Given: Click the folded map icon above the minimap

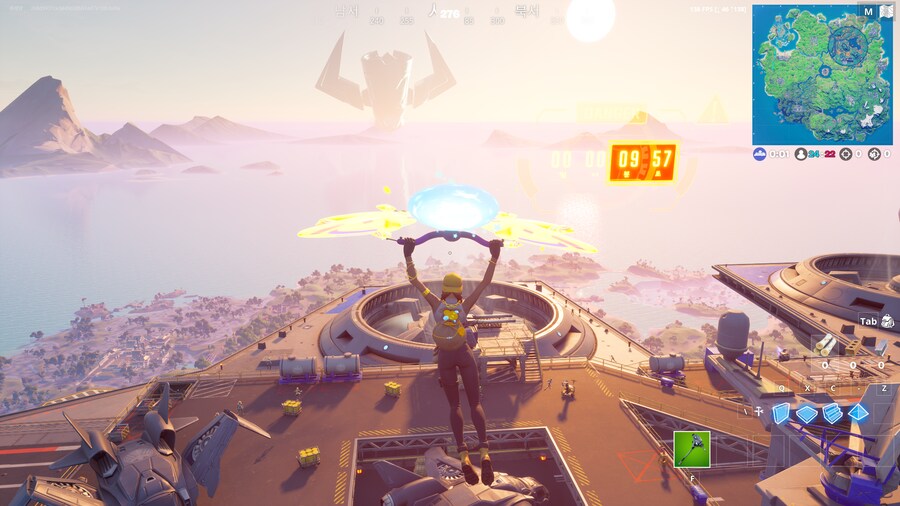Looking at the screenshot, I should pyautogui.click(x=885, y=11).
